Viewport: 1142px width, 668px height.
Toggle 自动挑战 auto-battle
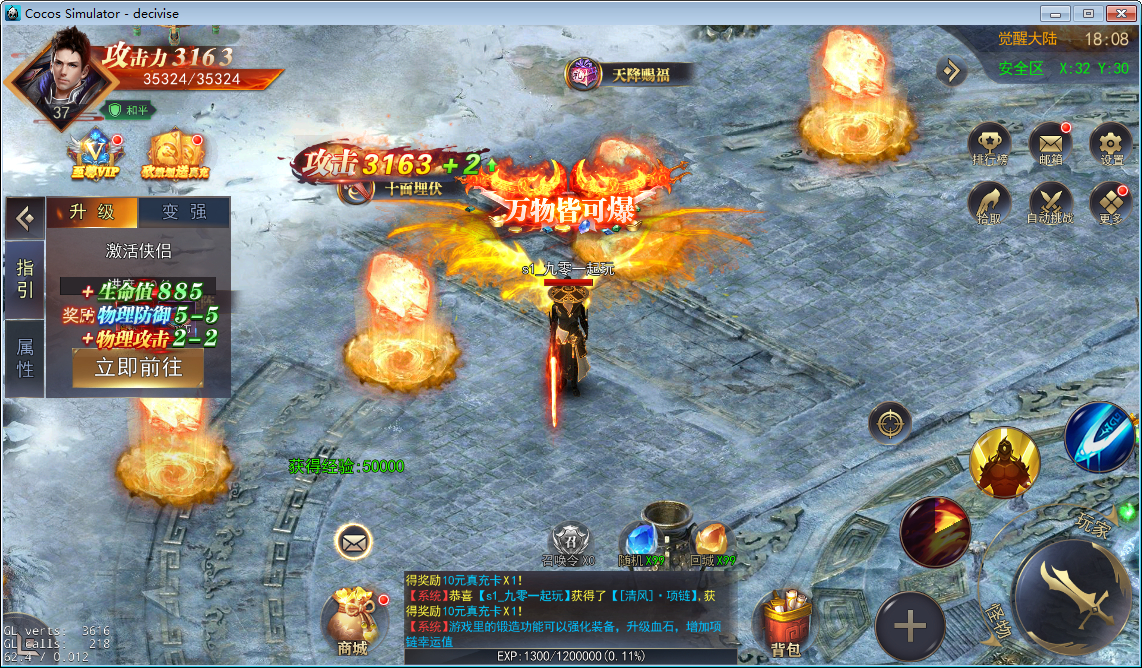pyautogui.click(x=1050, y=202)
